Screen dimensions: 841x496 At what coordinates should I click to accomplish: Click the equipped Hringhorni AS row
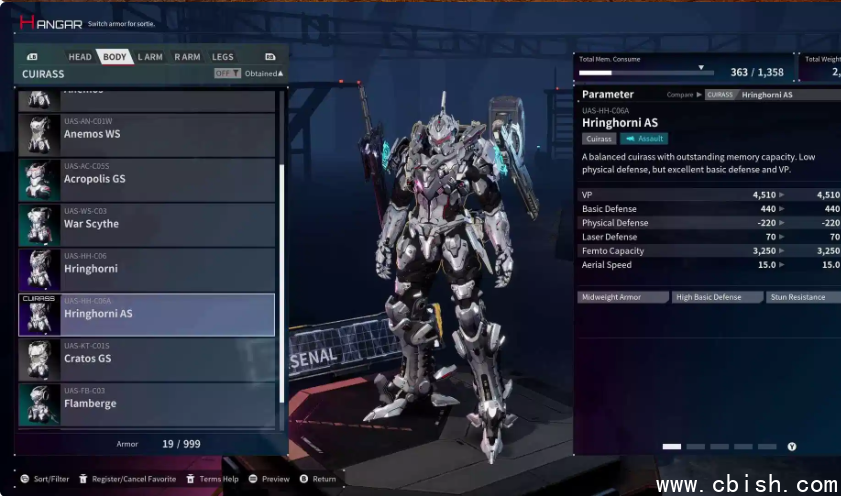pos(147,314)
